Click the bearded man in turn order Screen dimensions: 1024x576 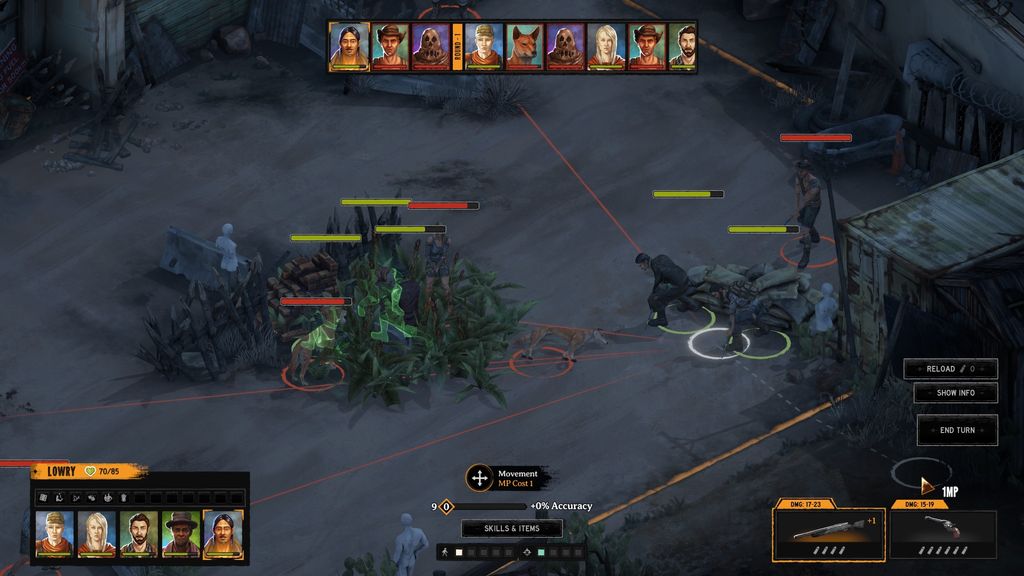pos(682,47)
